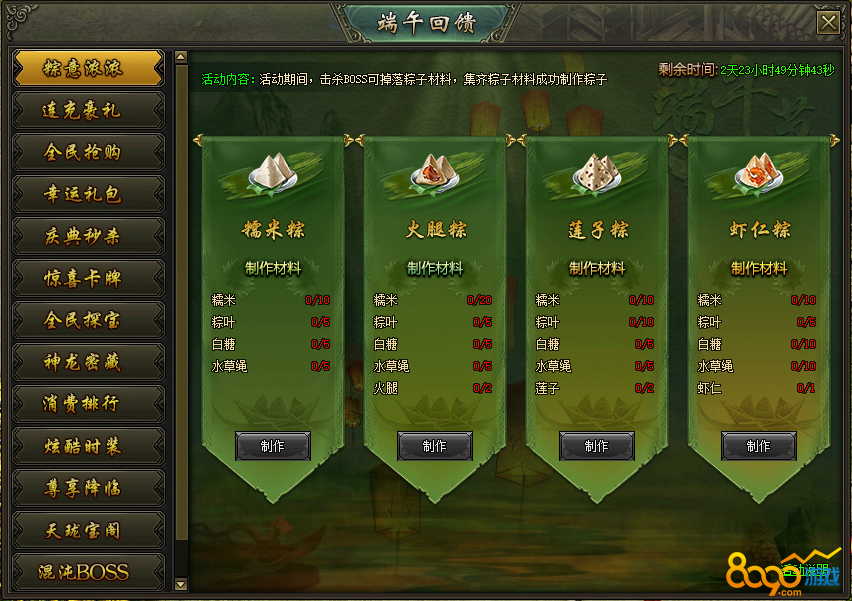Screen dimensions: 852x601
Task: Make the 莲子粽 using 制作
Action: (597, 446)
